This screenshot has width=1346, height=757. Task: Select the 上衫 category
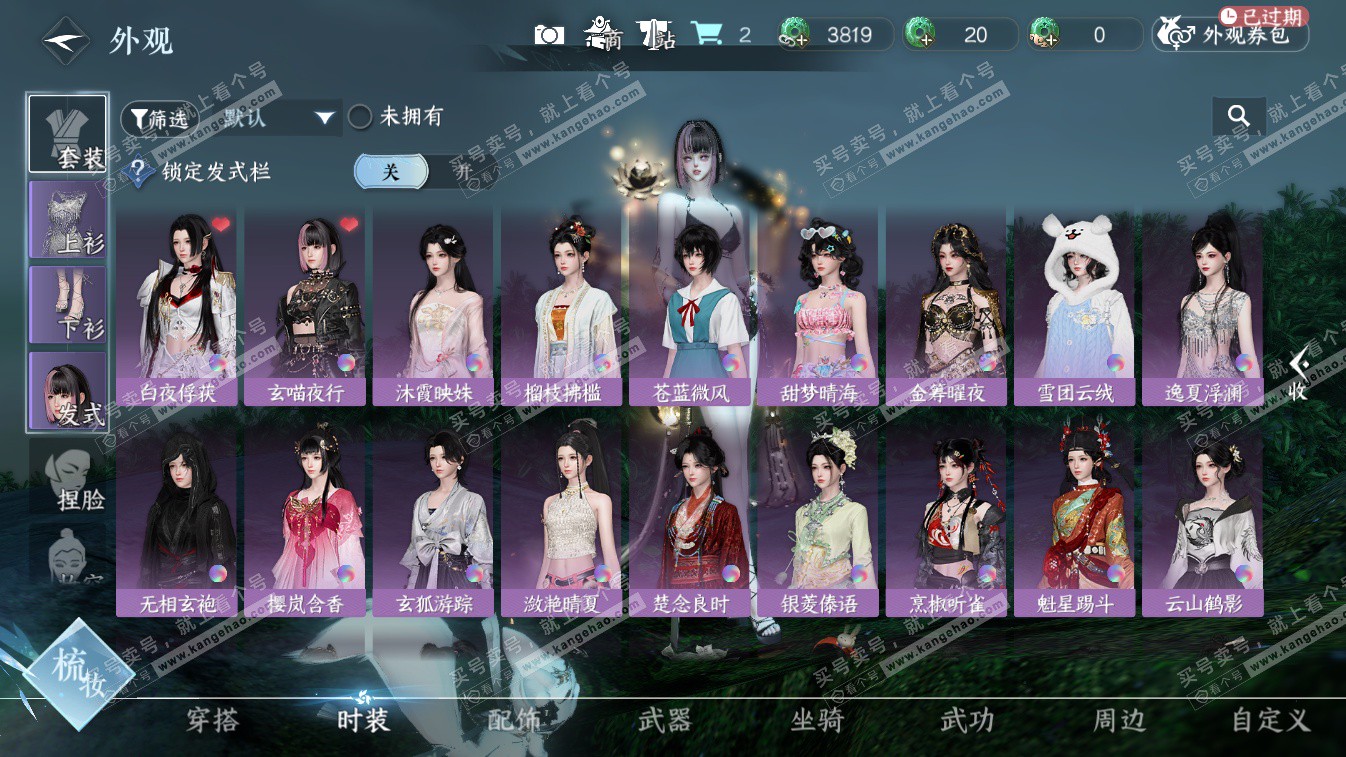[x=68, y=219]
